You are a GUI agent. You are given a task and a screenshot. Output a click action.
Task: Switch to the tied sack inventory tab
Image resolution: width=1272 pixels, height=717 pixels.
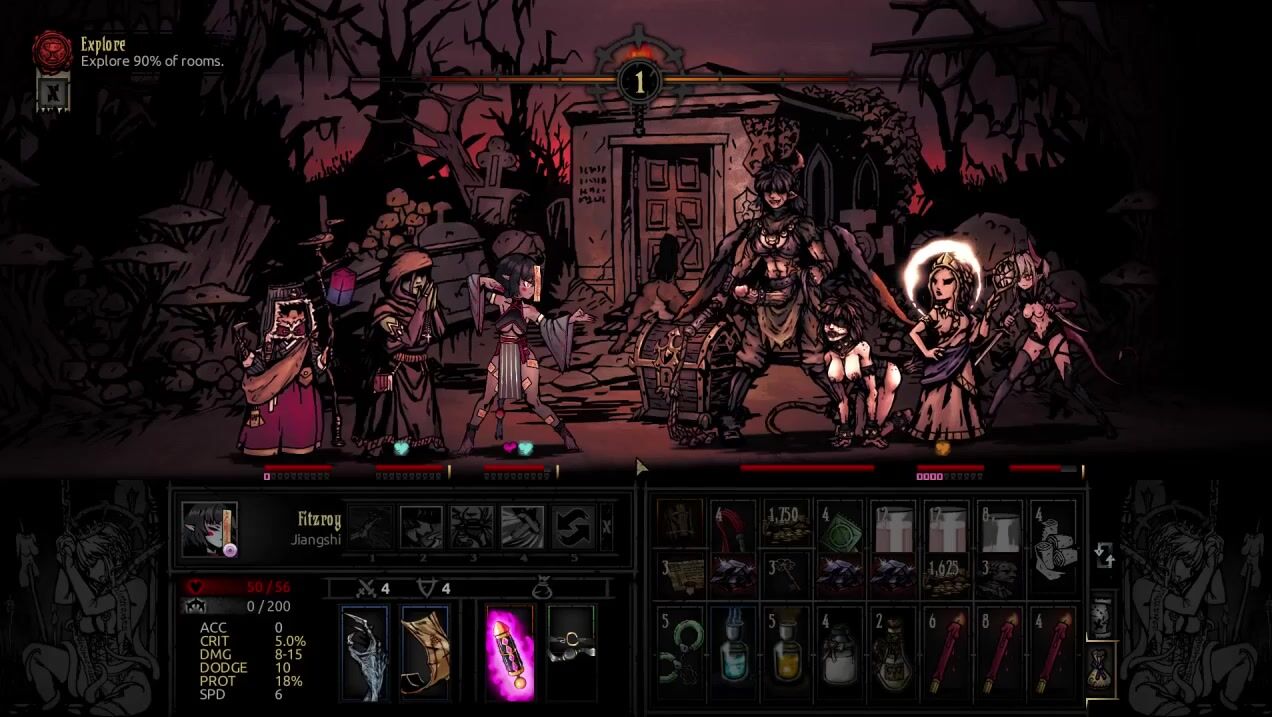click(1101, 666)
